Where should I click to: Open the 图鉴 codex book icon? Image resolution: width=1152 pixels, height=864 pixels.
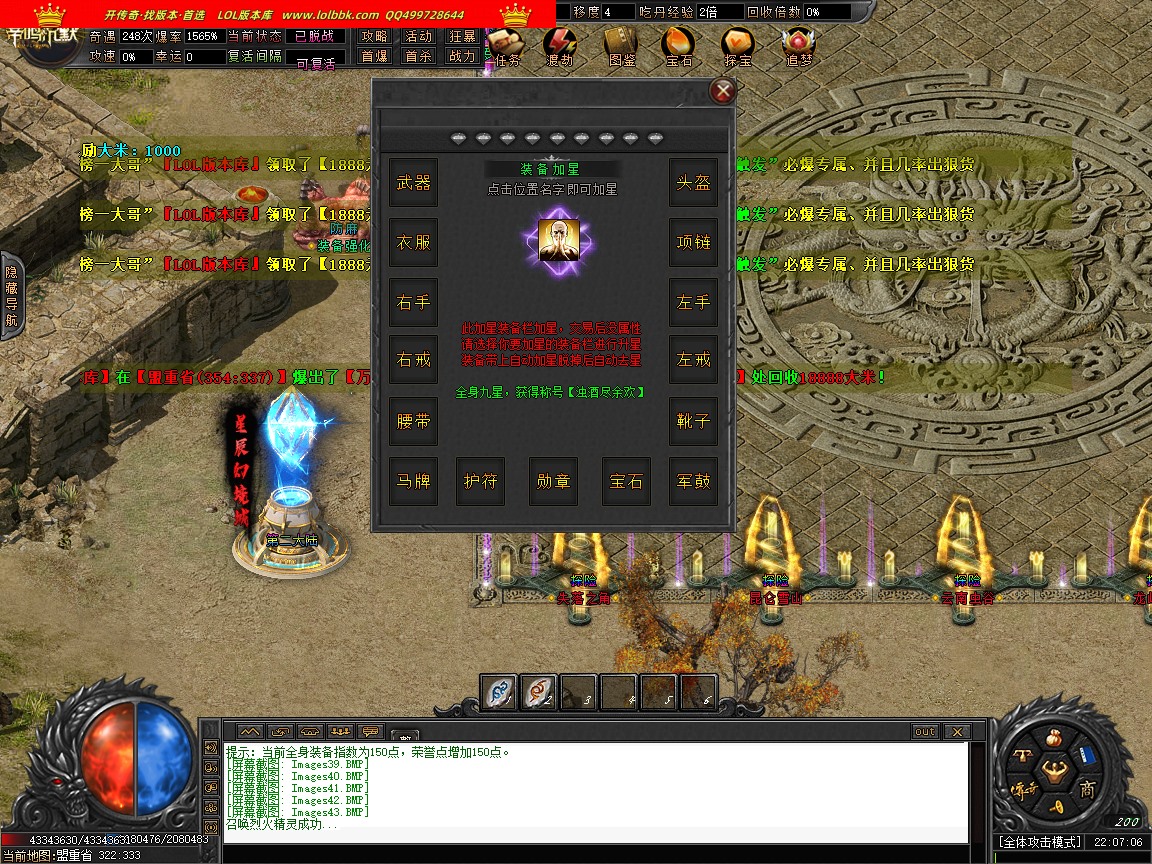pyautogui.click(x=621, y=45)
